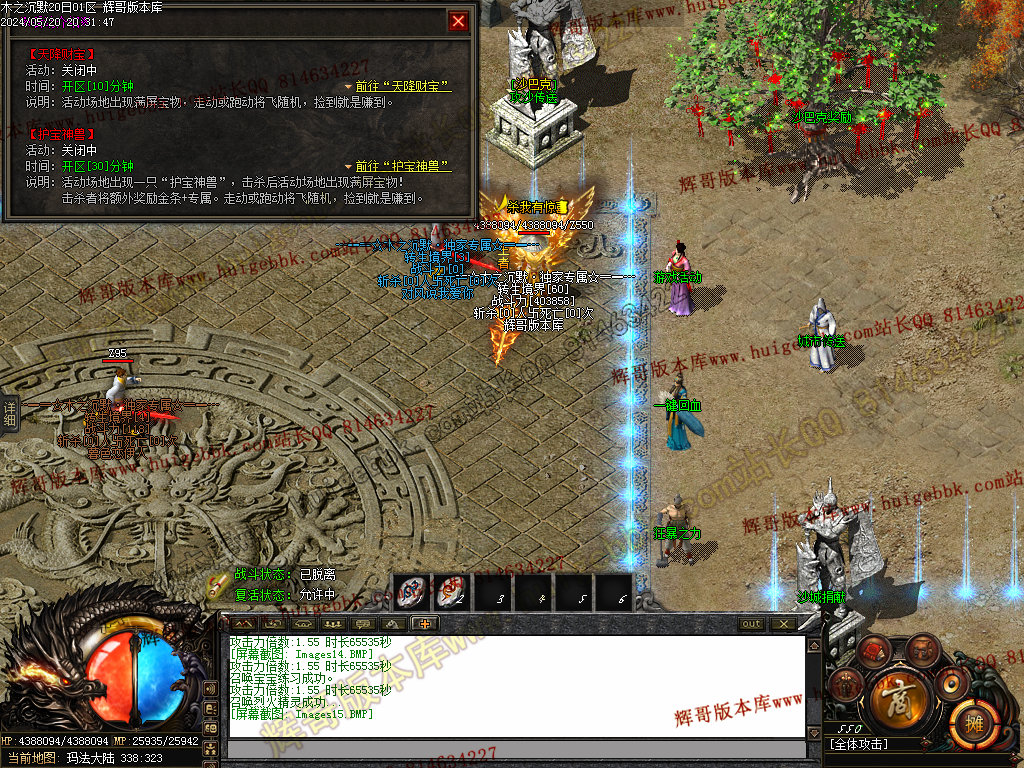This screenshot has width=1024, height=768.
Task: Use the item in hotbar slot 2
Action: point(452,591)
